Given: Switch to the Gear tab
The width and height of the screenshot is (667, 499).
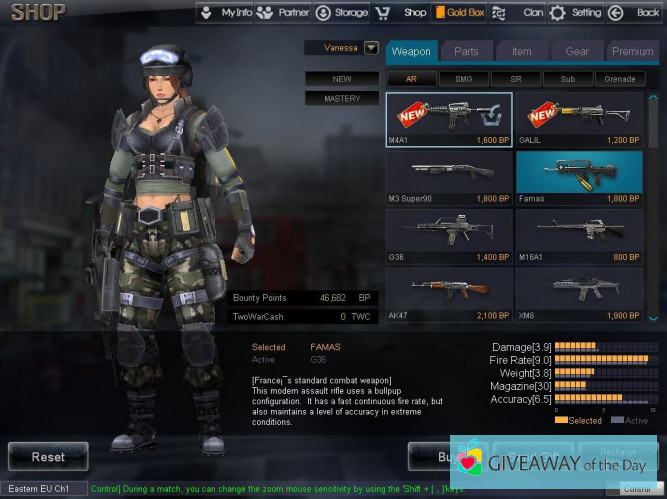Looking at the screenshot, I should click(x=576, y=51).
